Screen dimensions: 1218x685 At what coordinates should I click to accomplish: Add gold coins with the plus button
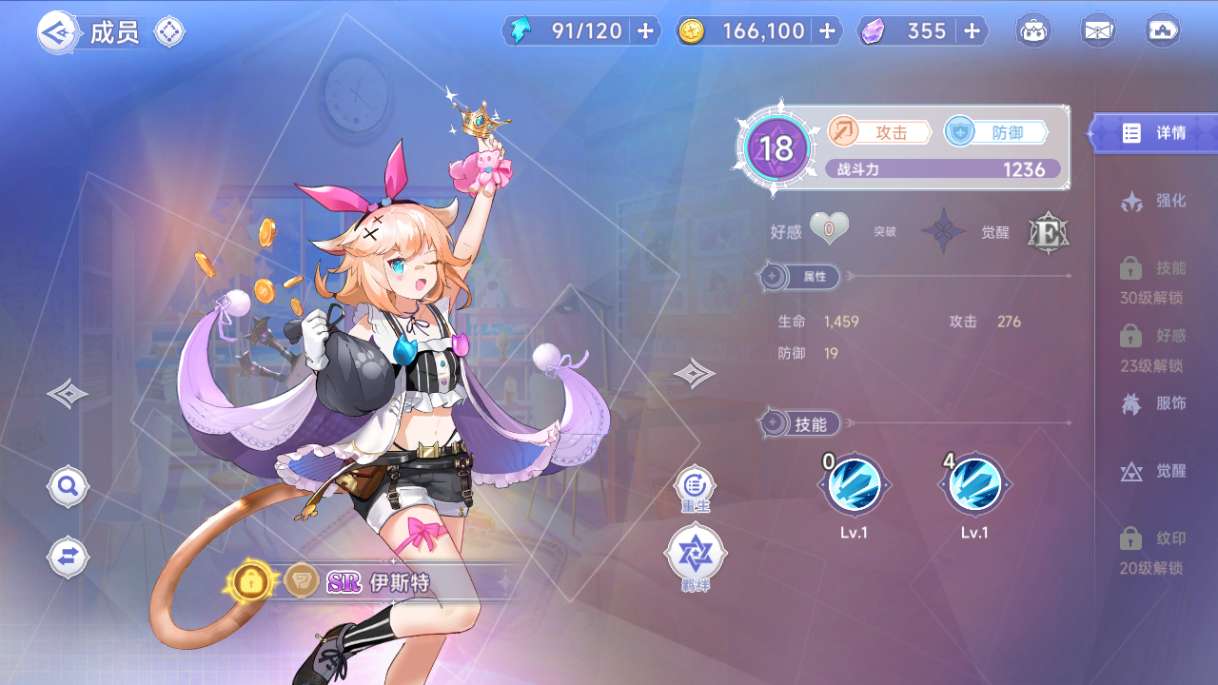827,31
